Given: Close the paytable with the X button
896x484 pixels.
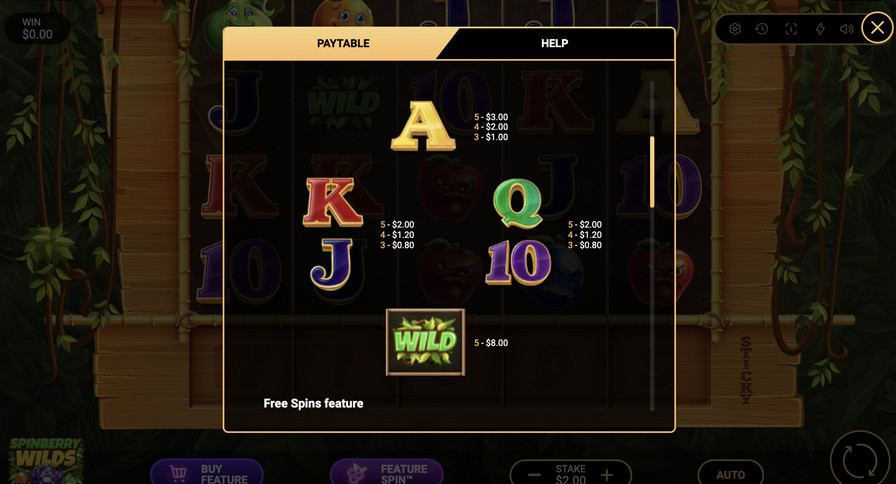Looking at the screenshot, I should click(877, 28).
